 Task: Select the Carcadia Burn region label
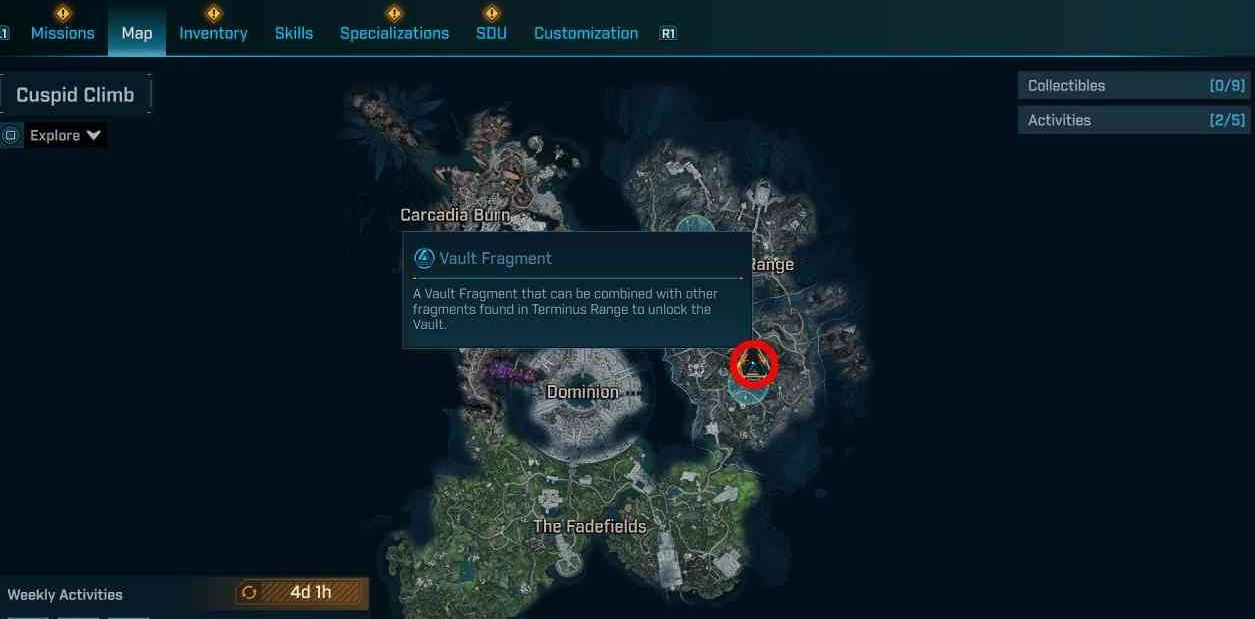[x=455, y=215]
